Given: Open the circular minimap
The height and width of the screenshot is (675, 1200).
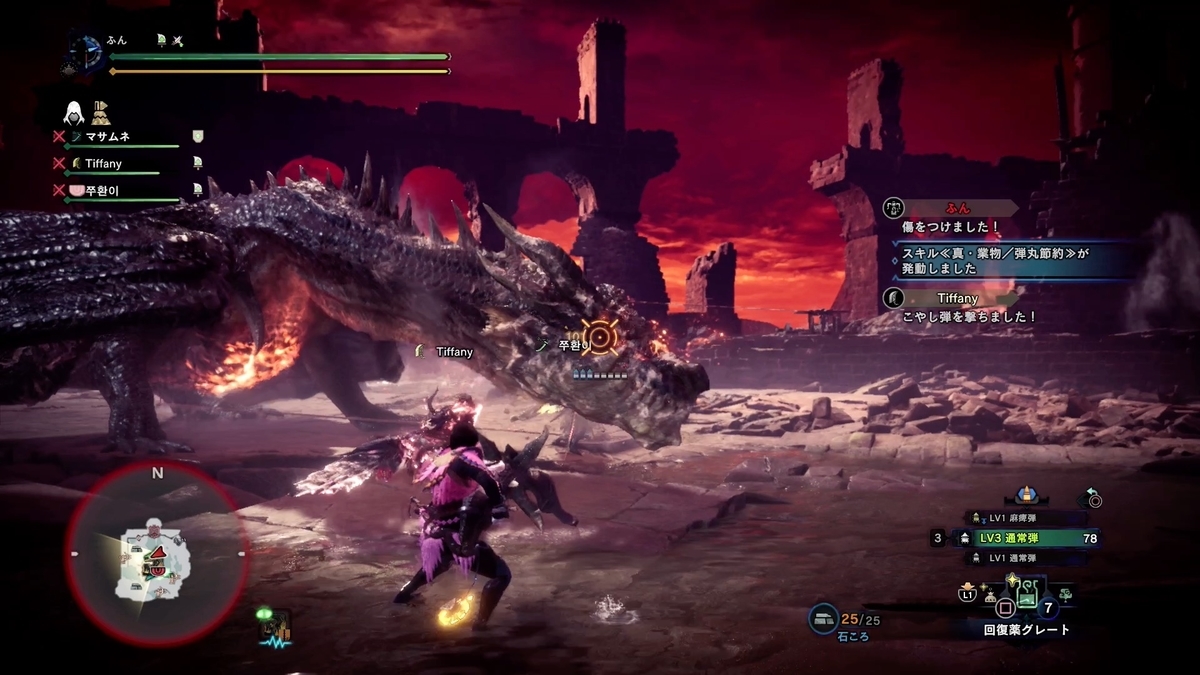Looking at the screenshot, I should 157,553.
